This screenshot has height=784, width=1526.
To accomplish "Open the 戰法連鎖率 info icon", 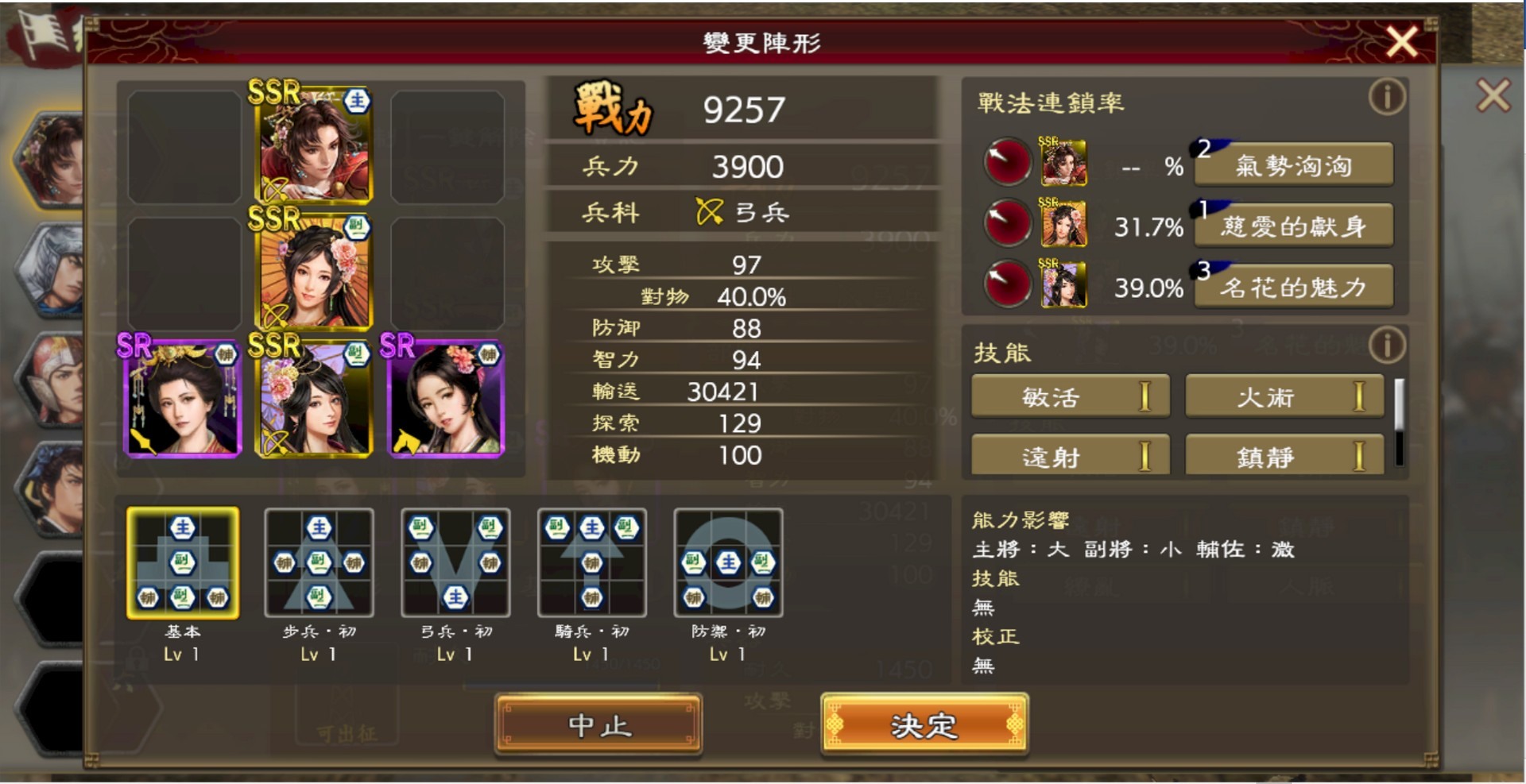I will click(x=1386, y=95).
